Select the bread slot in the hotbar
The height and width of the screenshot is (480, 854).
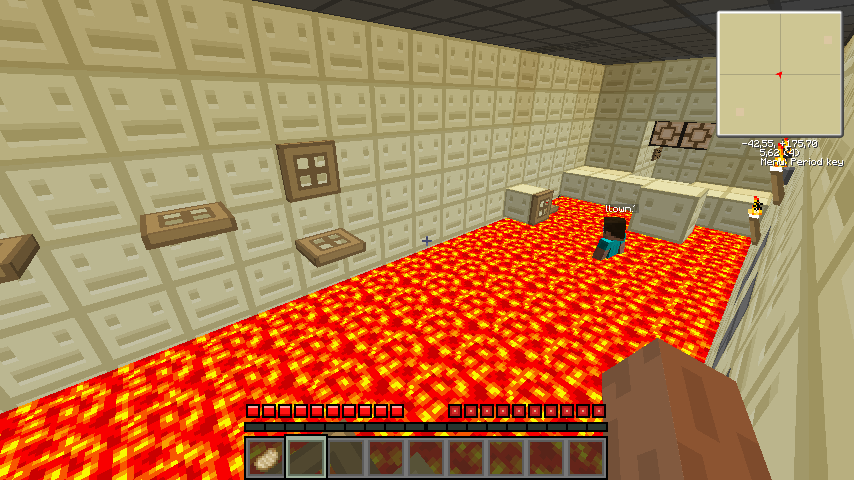coord(266,458)
